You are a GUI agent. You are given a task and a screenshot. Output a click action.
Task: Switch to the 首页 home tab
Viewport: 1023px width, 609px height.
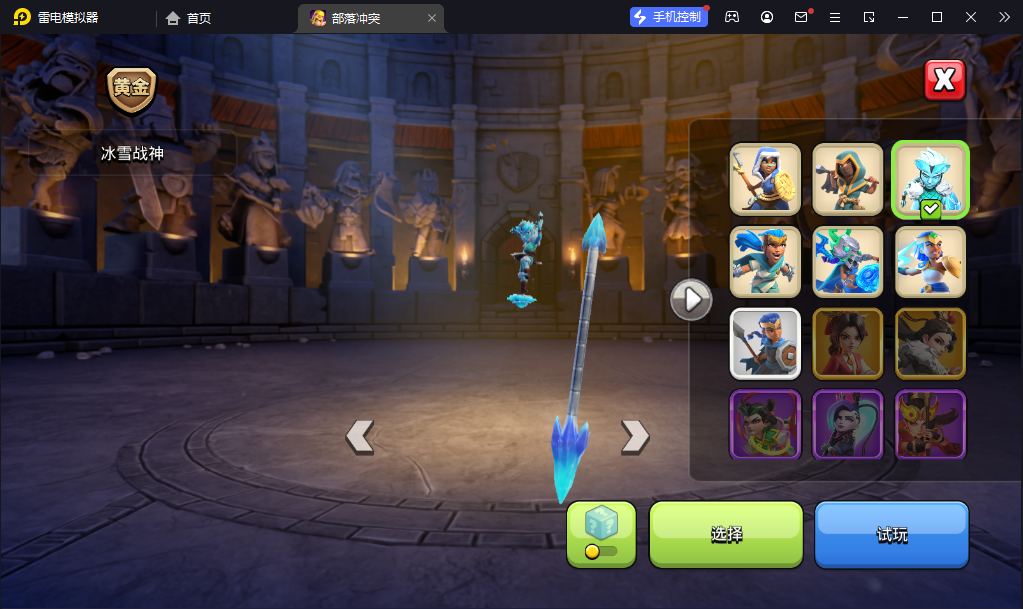[x=189, y=18]
